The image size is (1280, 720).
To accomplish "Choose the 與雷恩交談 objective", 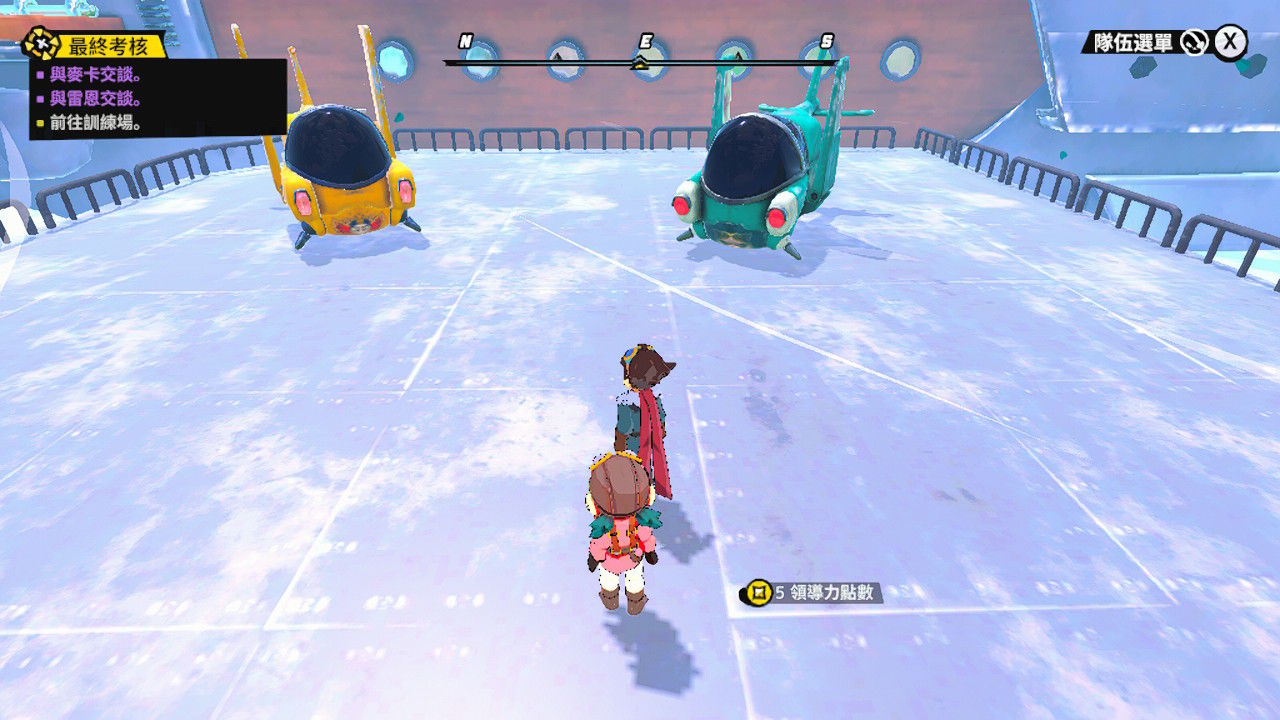I will point(95,99).
